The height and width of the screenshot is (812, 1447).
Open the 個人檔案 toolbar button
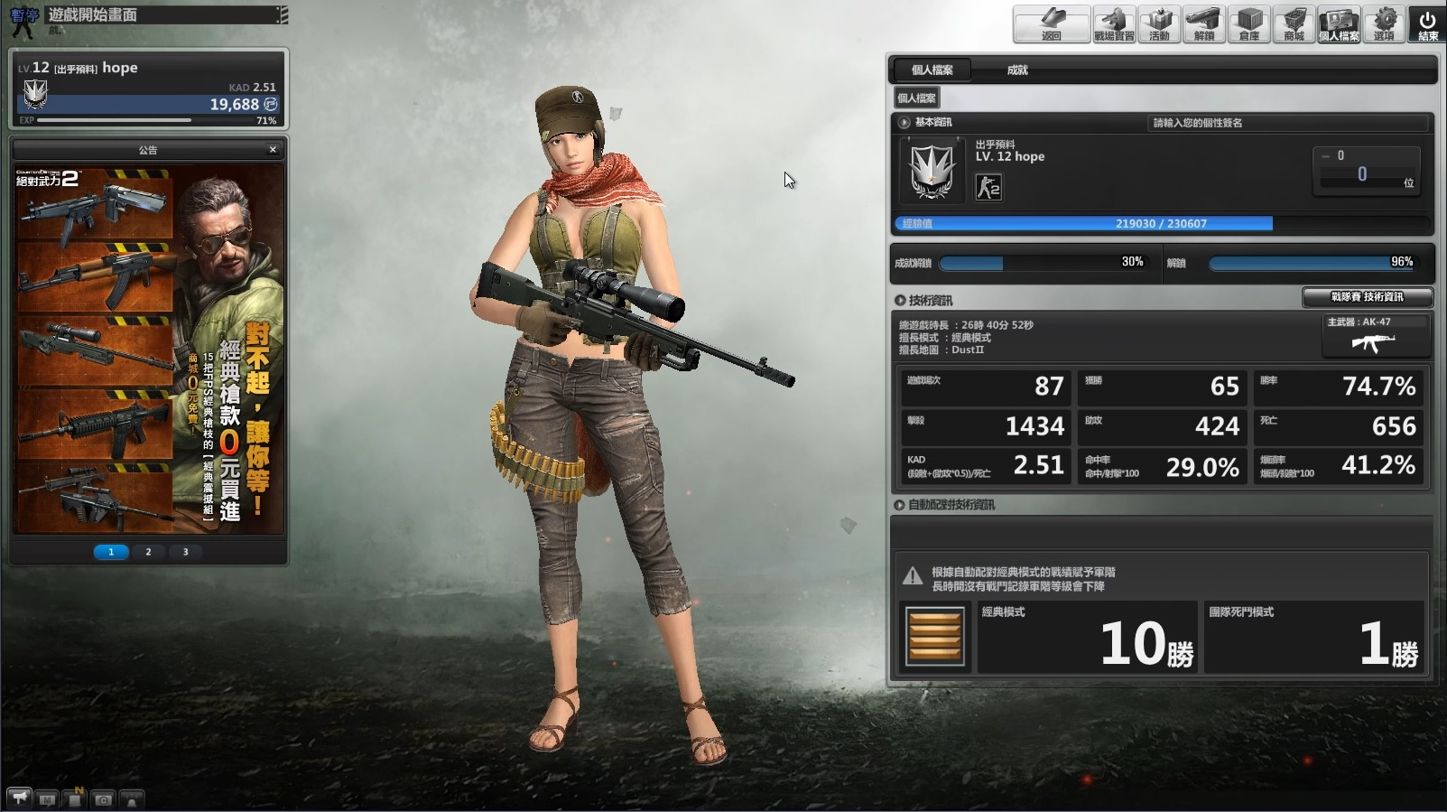click(1339, 24)
